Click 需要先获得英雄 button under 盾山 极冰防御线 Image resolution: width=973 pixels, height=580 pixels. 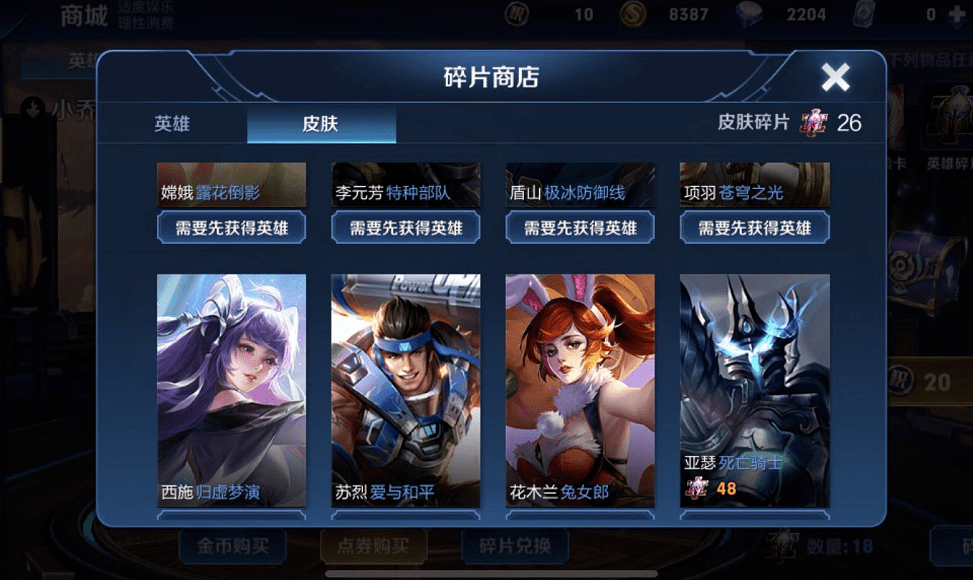(x=580, y=228)
